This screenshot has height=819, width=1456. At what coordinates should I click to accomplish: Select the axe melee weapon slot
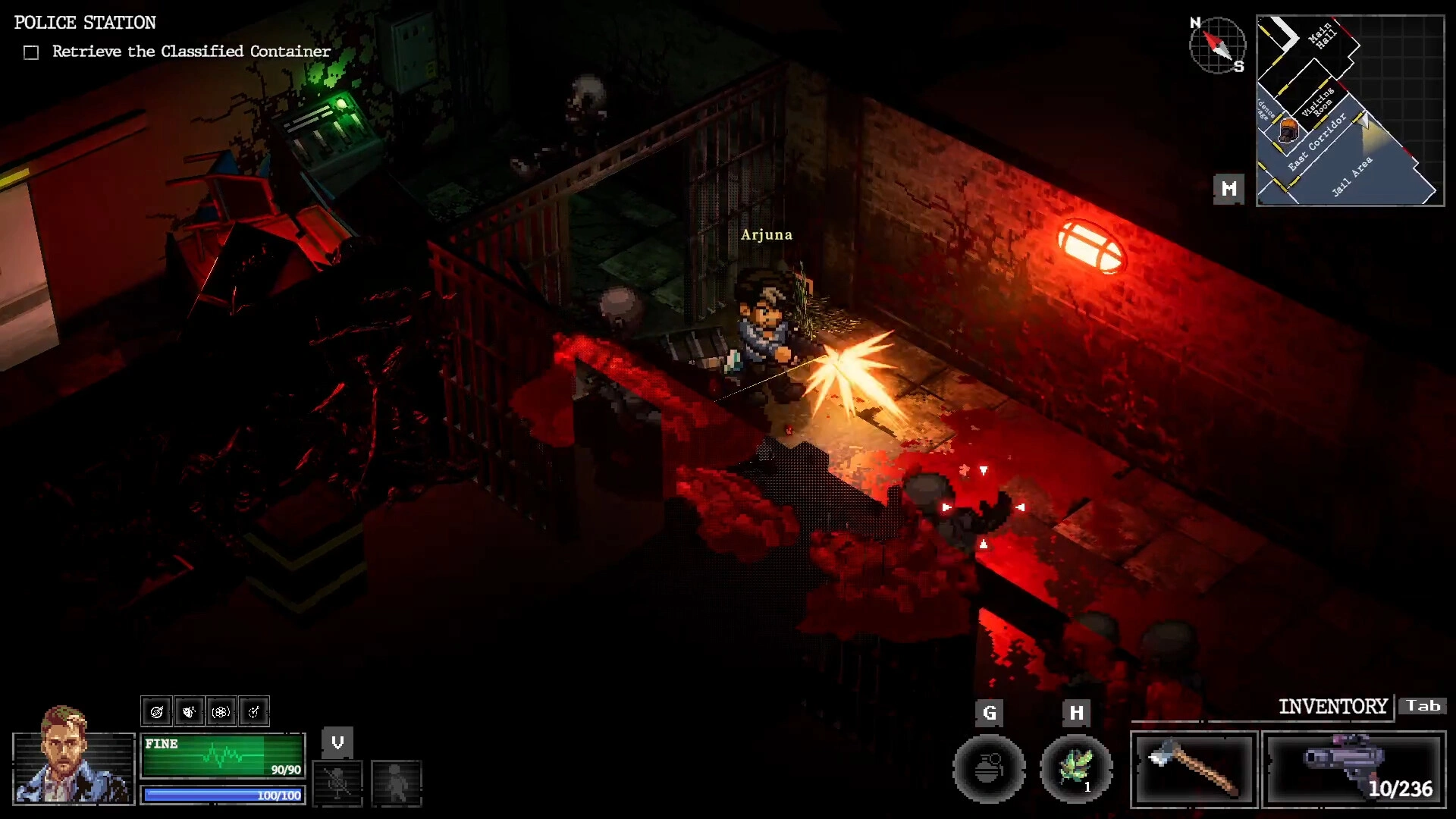click(1194, 769)
